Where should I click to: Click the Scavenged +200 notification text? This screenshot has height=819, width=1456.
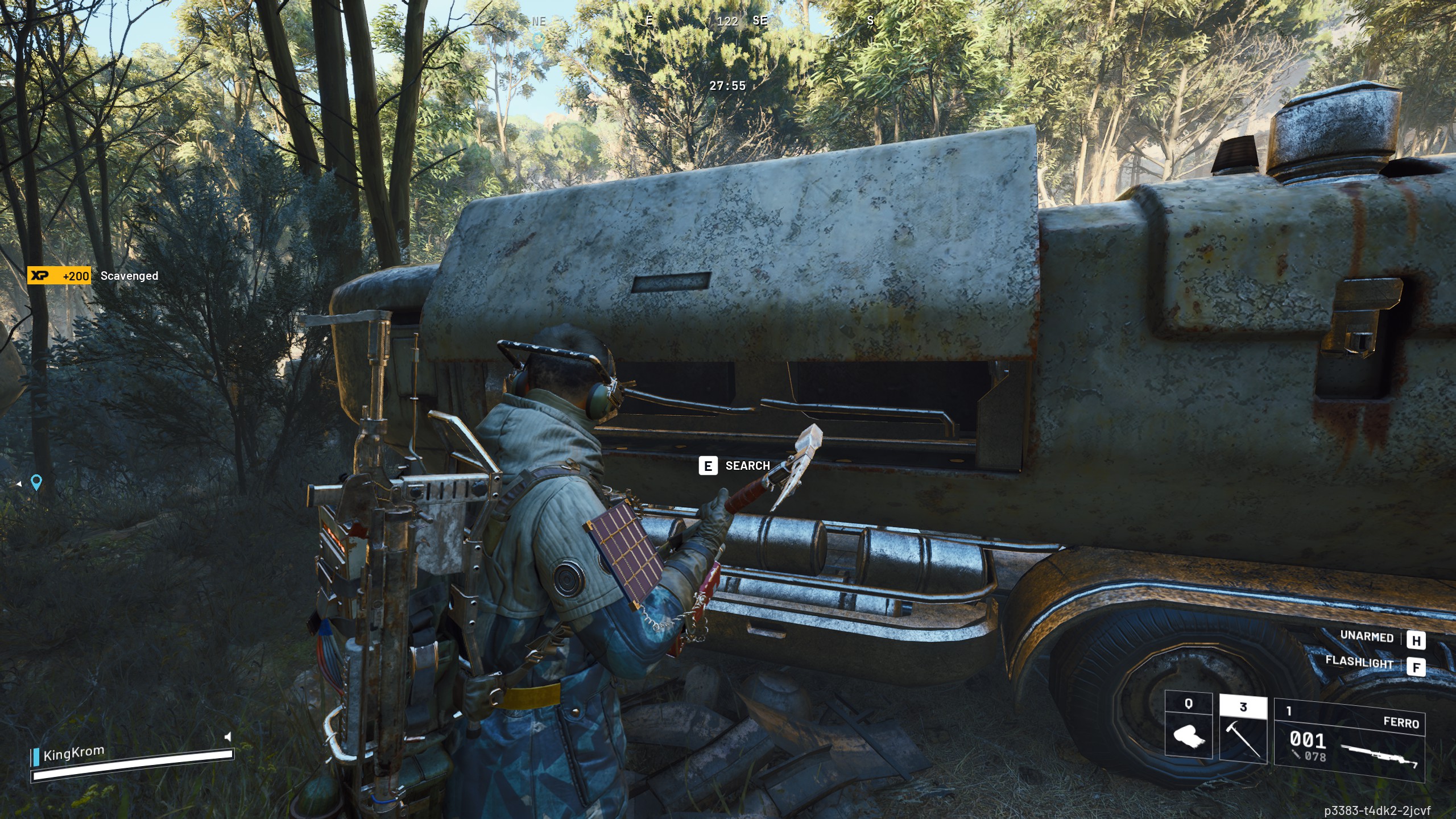click(x=129, y=276)
